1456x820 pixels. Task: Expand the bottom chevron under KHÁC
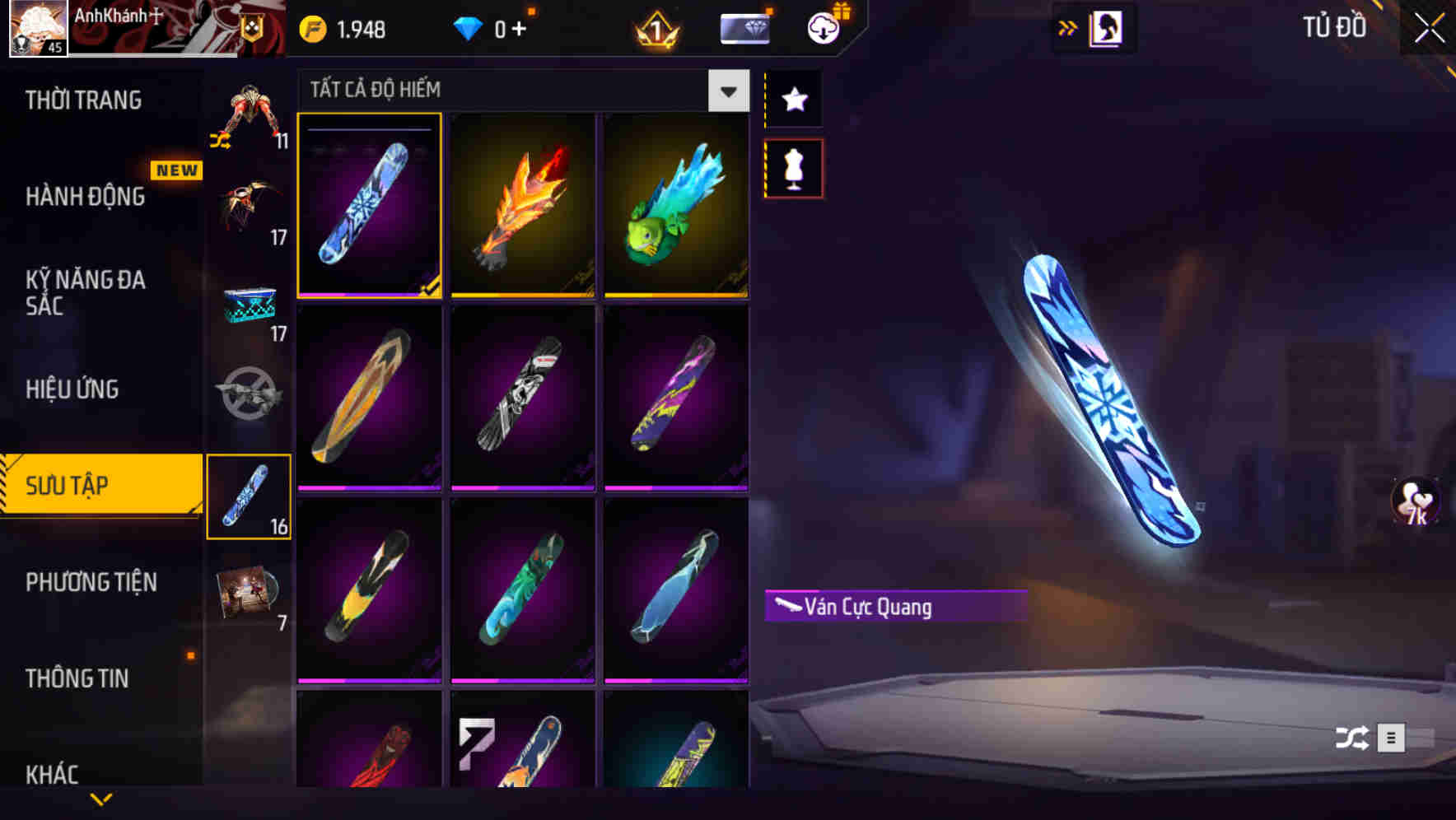tap(101, 799)
